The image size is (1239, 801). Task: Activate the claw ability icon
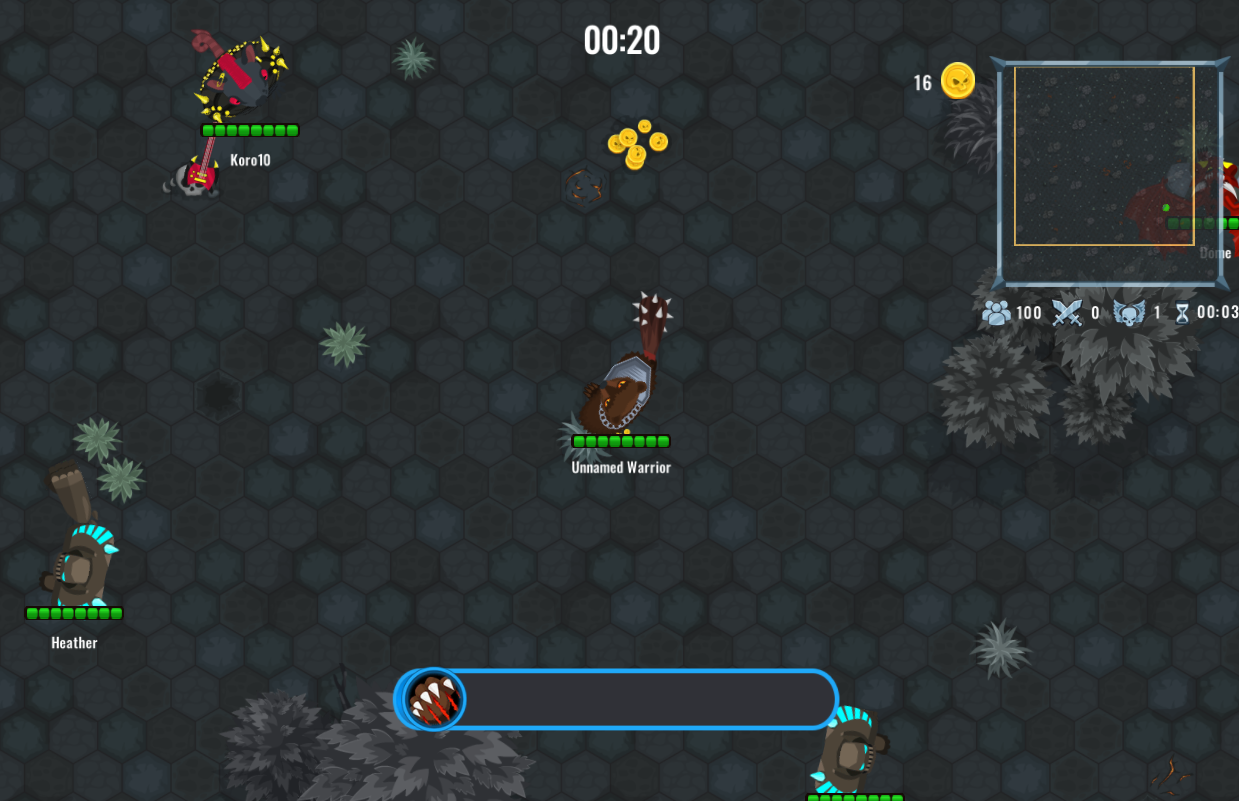[x=435, y=699]
